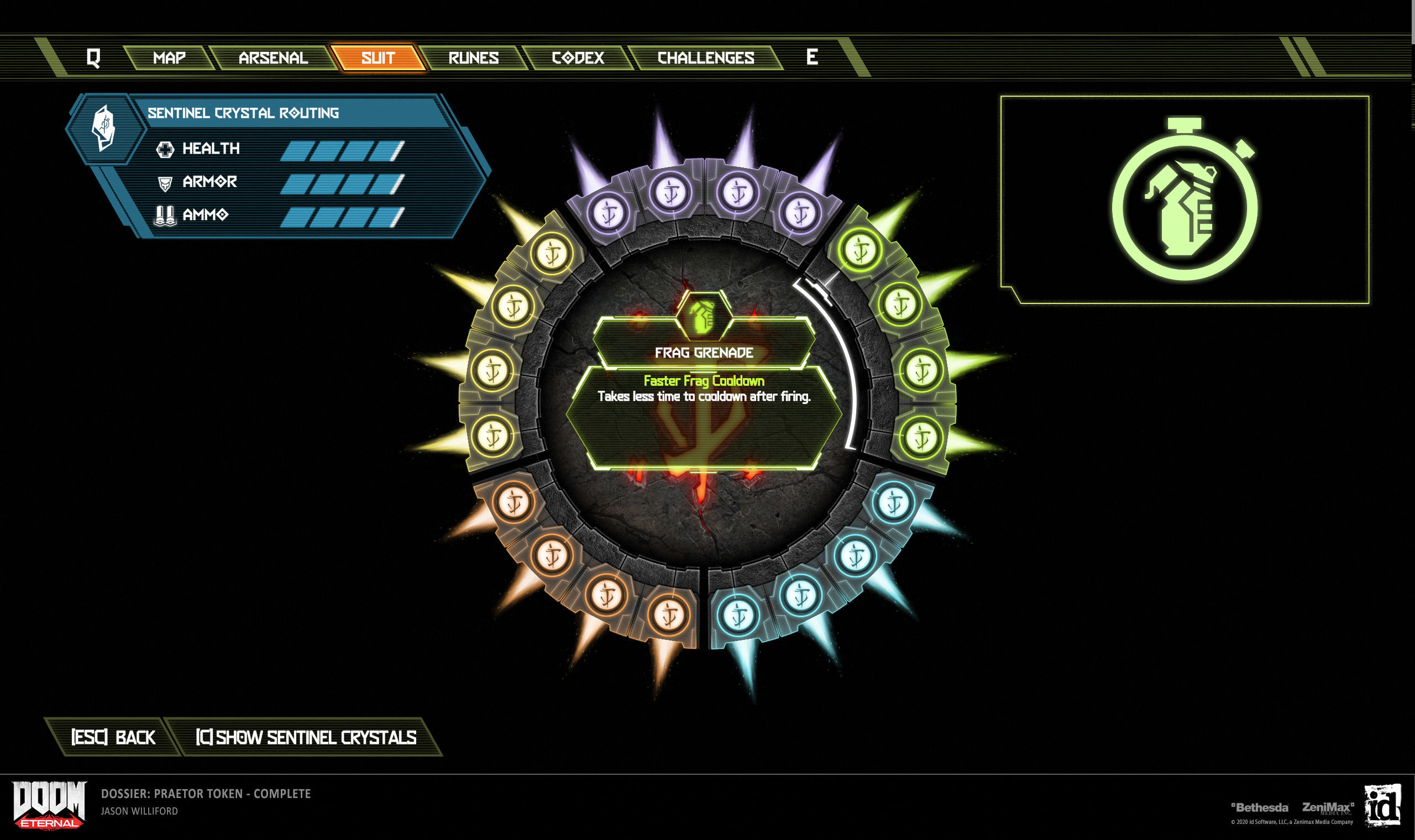Image resolution: width=1415 pixels, height=840 pixels.
Task: Open the Arsenal tab
Action: click(273, 57)
